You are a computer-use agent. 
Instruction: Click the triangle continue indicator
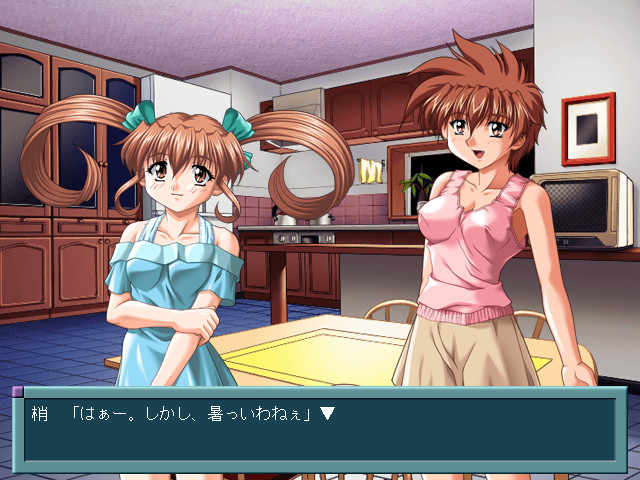(327, 413)
